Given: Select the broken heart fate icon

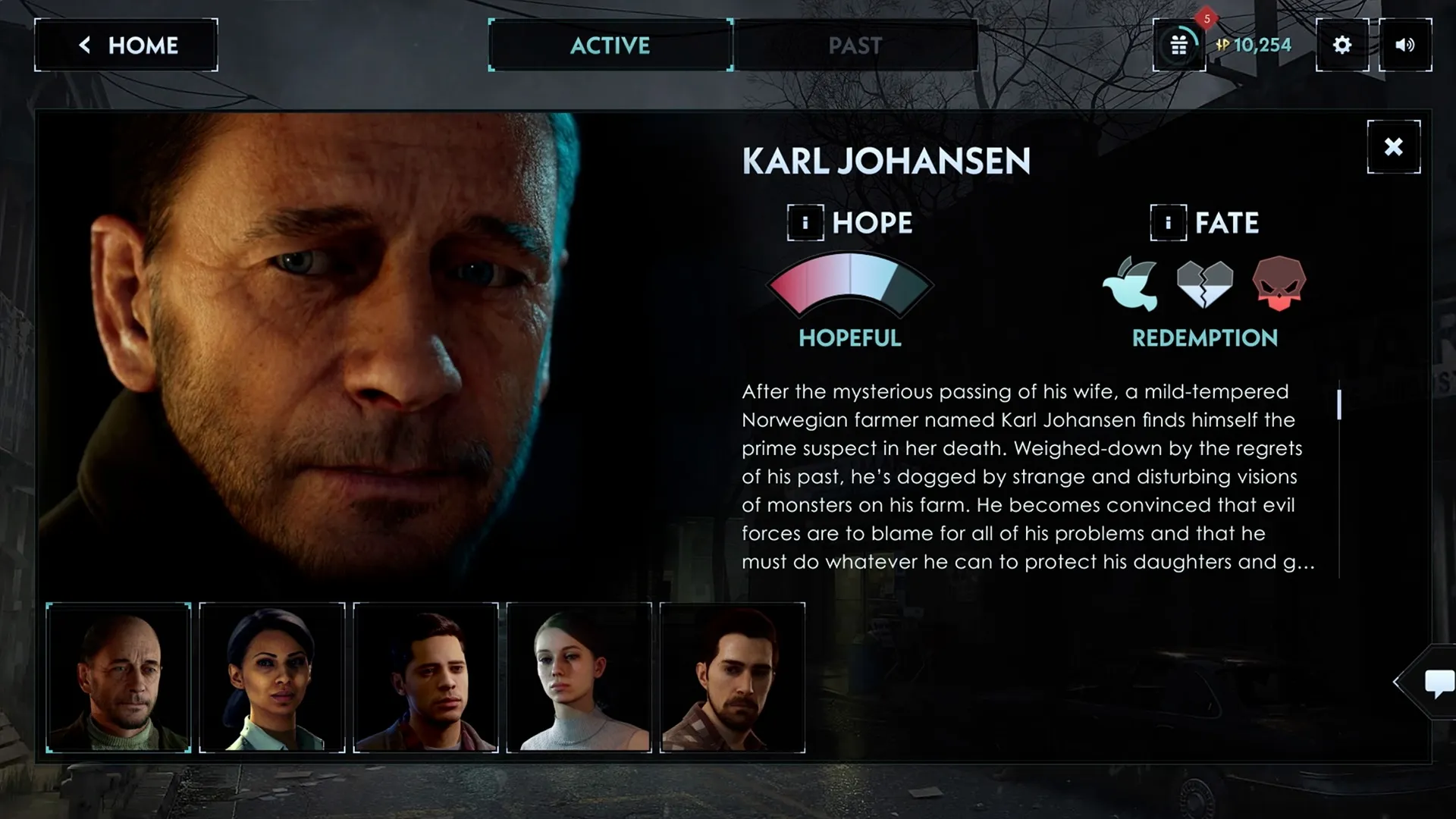Looking at the screenshot, I should (1205, 284).
